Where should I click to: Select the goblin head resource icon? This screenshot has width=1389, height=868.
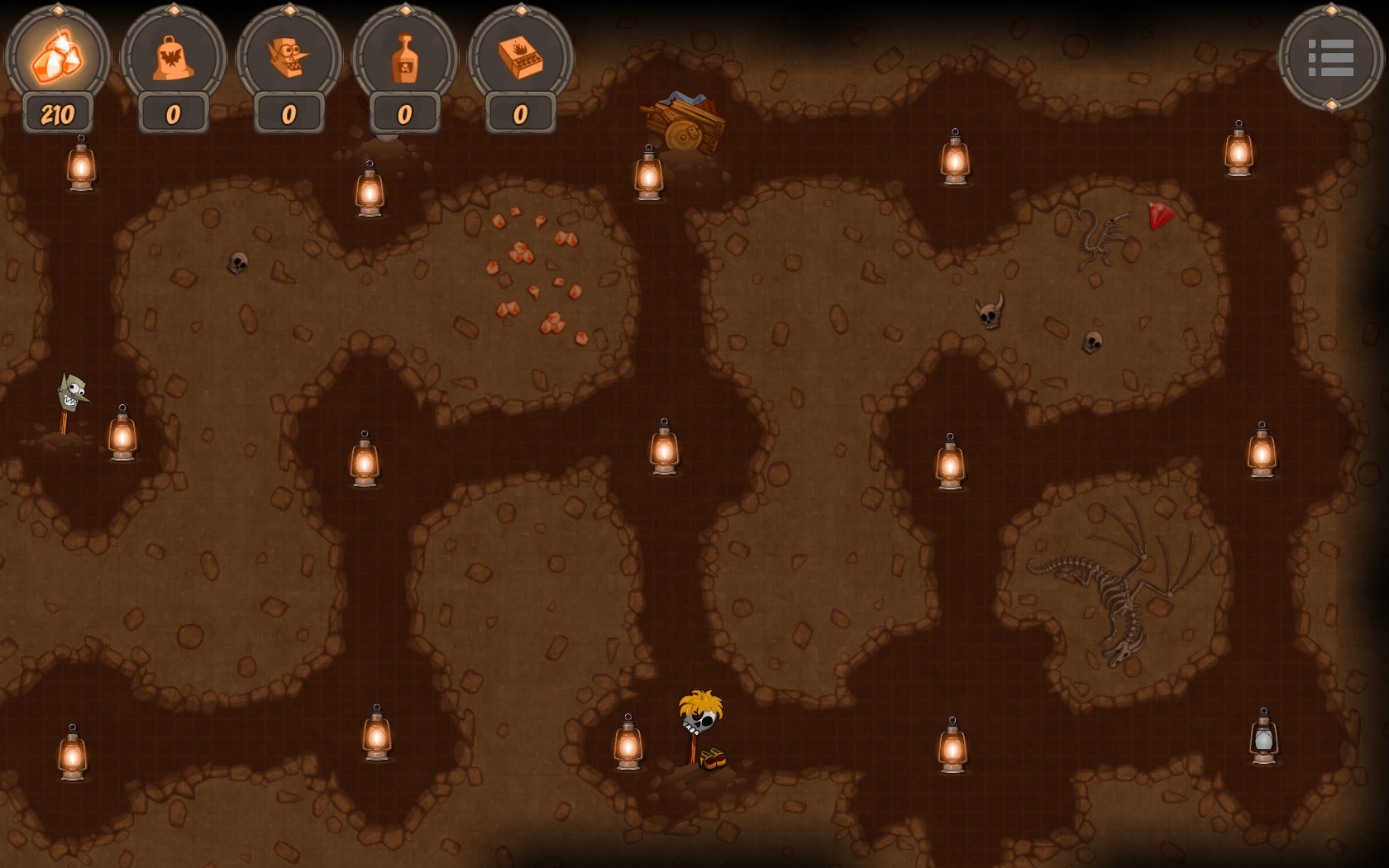[x=288, y=56]
